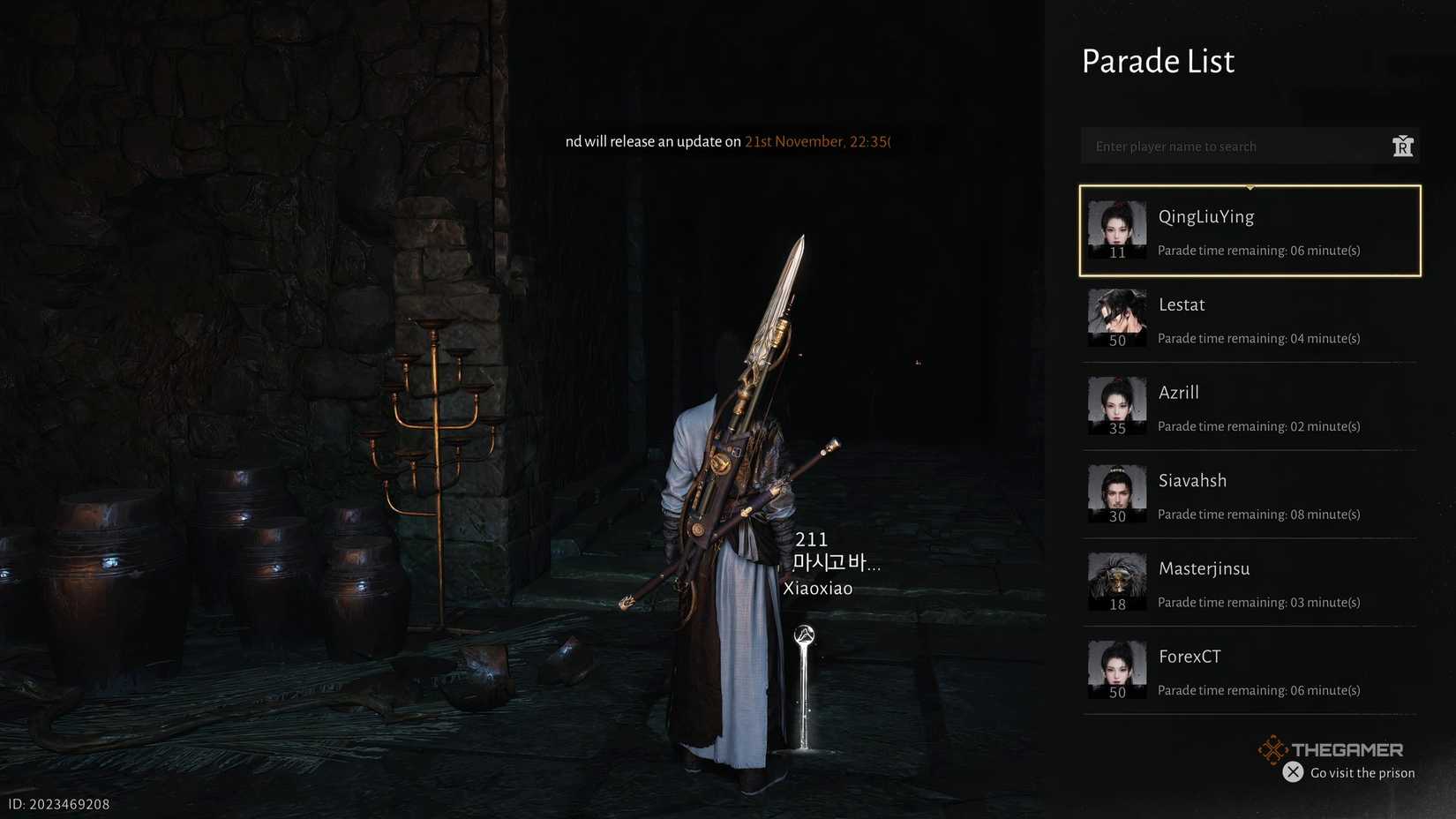Choose the Lestat parade entry
Viewport: 1456px width, 819px height.
coord(1250,319)
